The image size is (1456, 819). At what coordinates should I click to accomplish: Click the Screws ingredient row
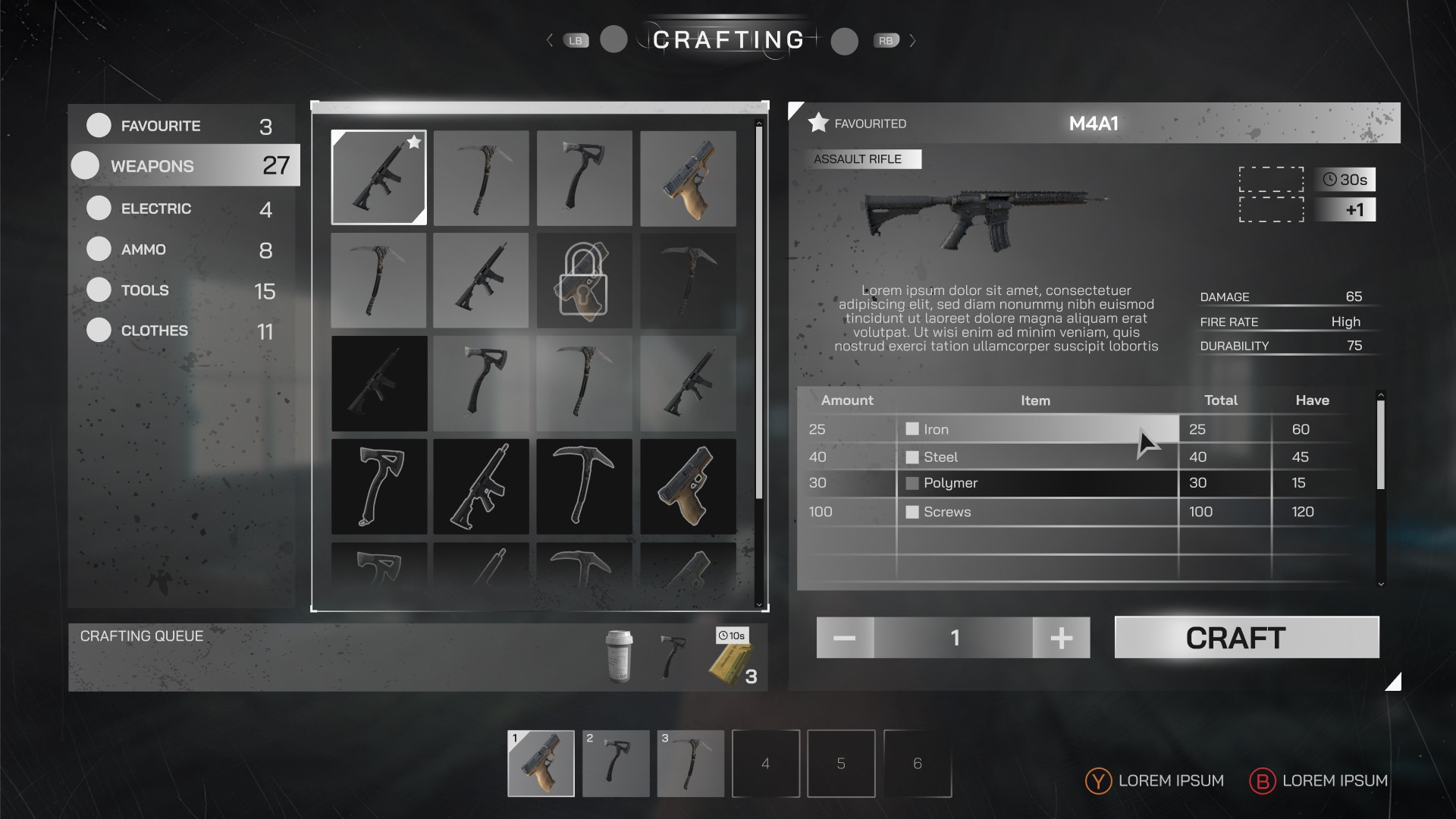(x=1036, y=512)
